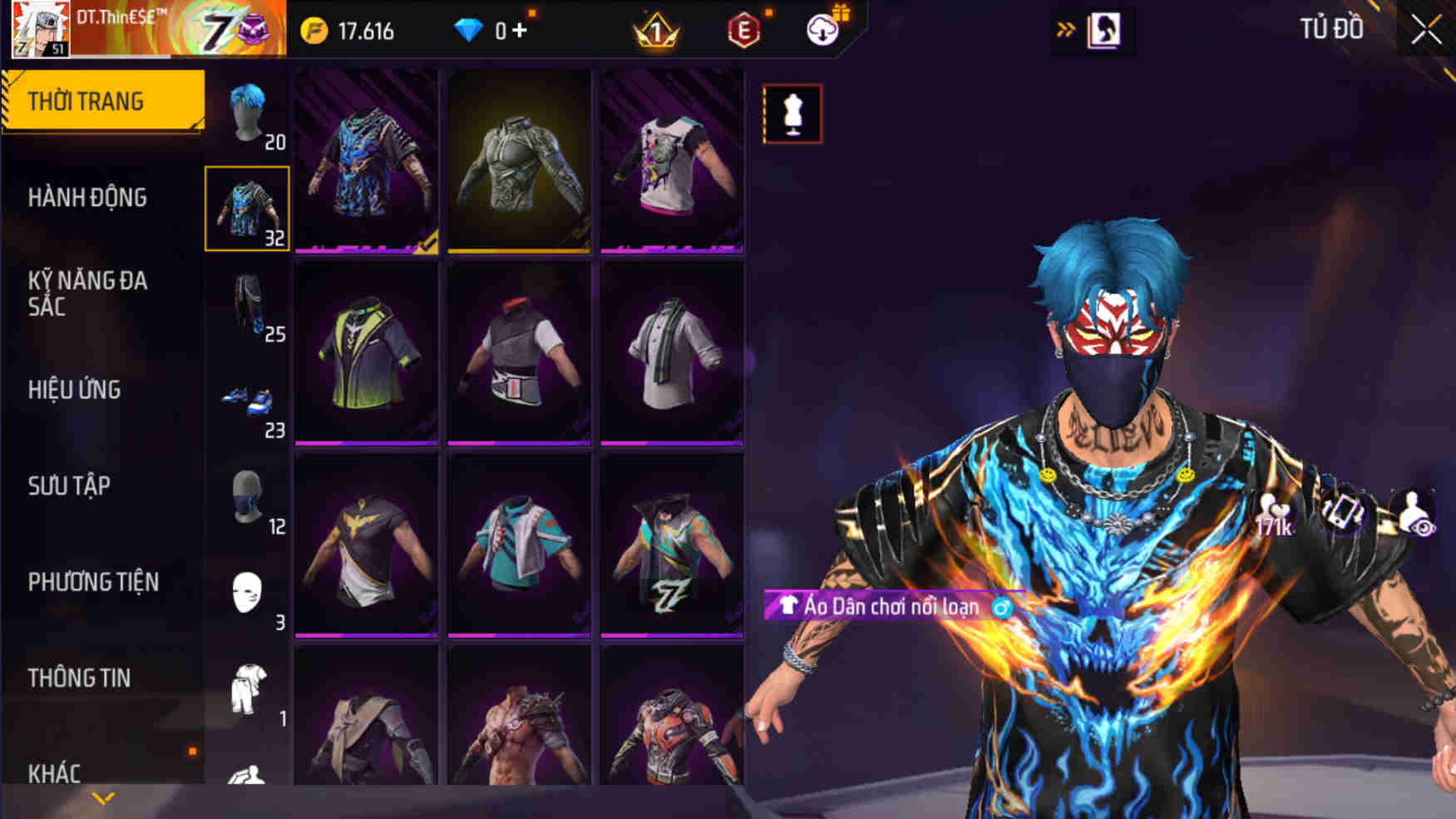
Task: Click the mannequin outfit preset icon
Action: tap(792, 114)
